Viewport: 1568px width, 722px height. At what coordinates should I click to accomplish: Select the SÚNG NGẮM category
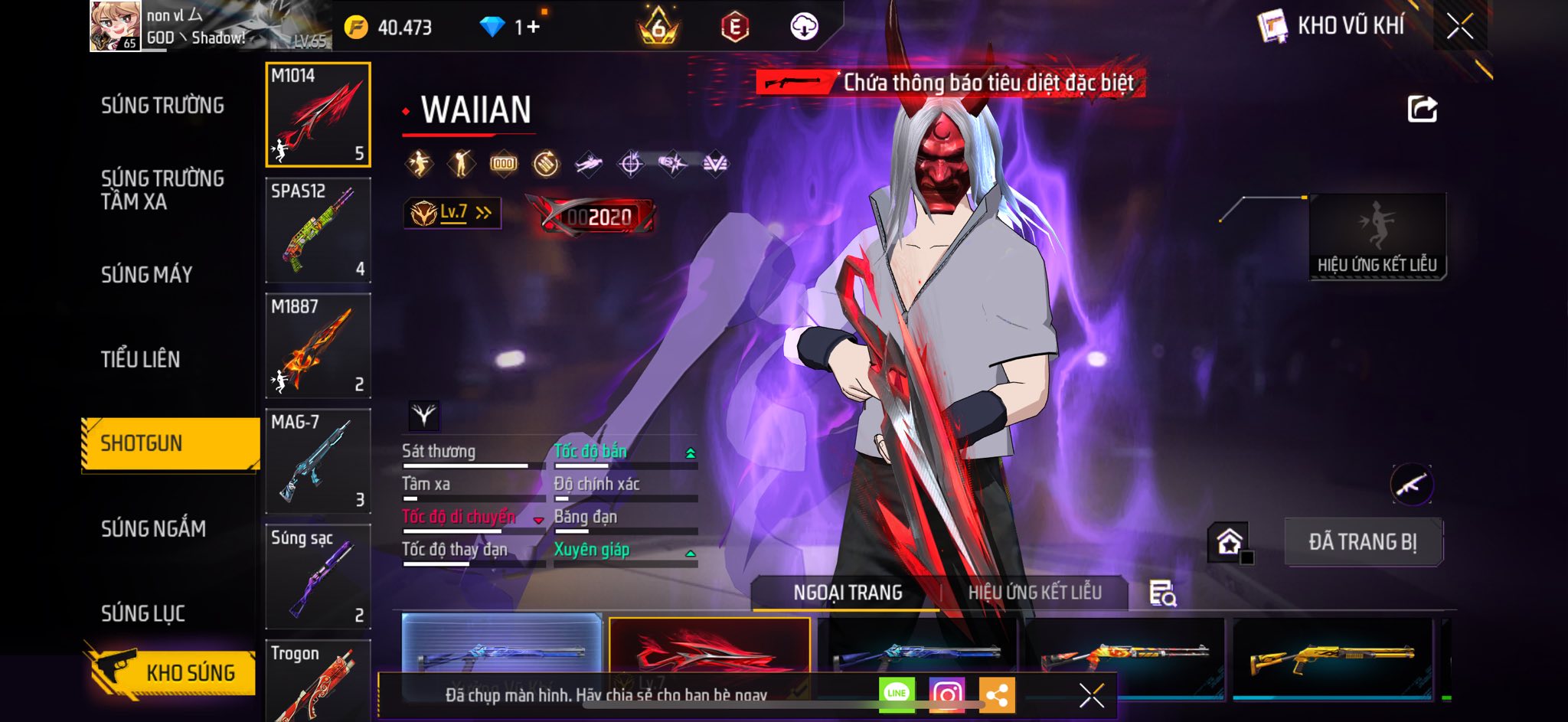153,528
